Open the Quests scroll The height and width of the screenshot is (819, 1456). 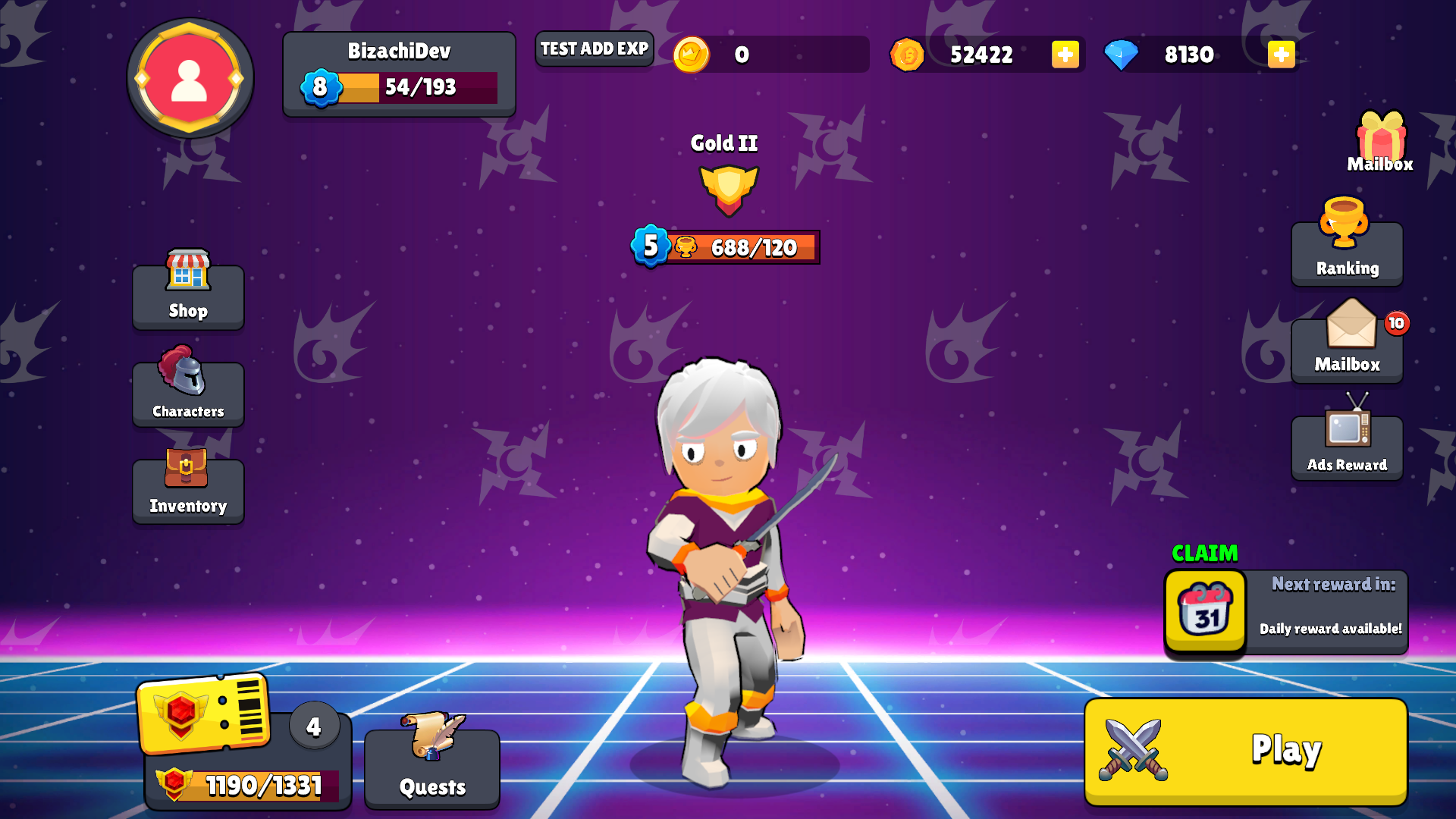point(431,766)
